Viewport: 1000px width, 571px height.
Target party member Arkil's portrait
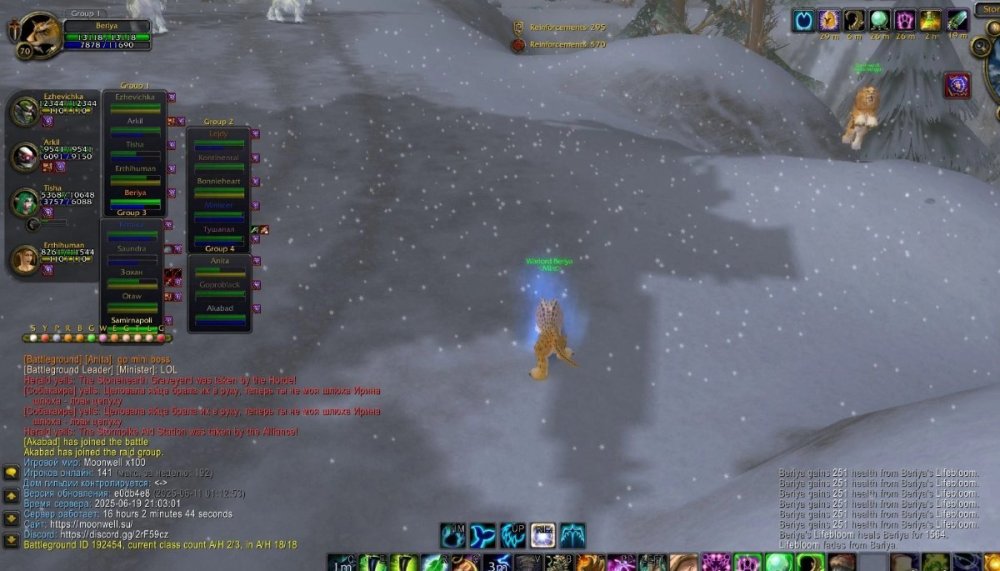pyautogui.click(x=24, y=157)
